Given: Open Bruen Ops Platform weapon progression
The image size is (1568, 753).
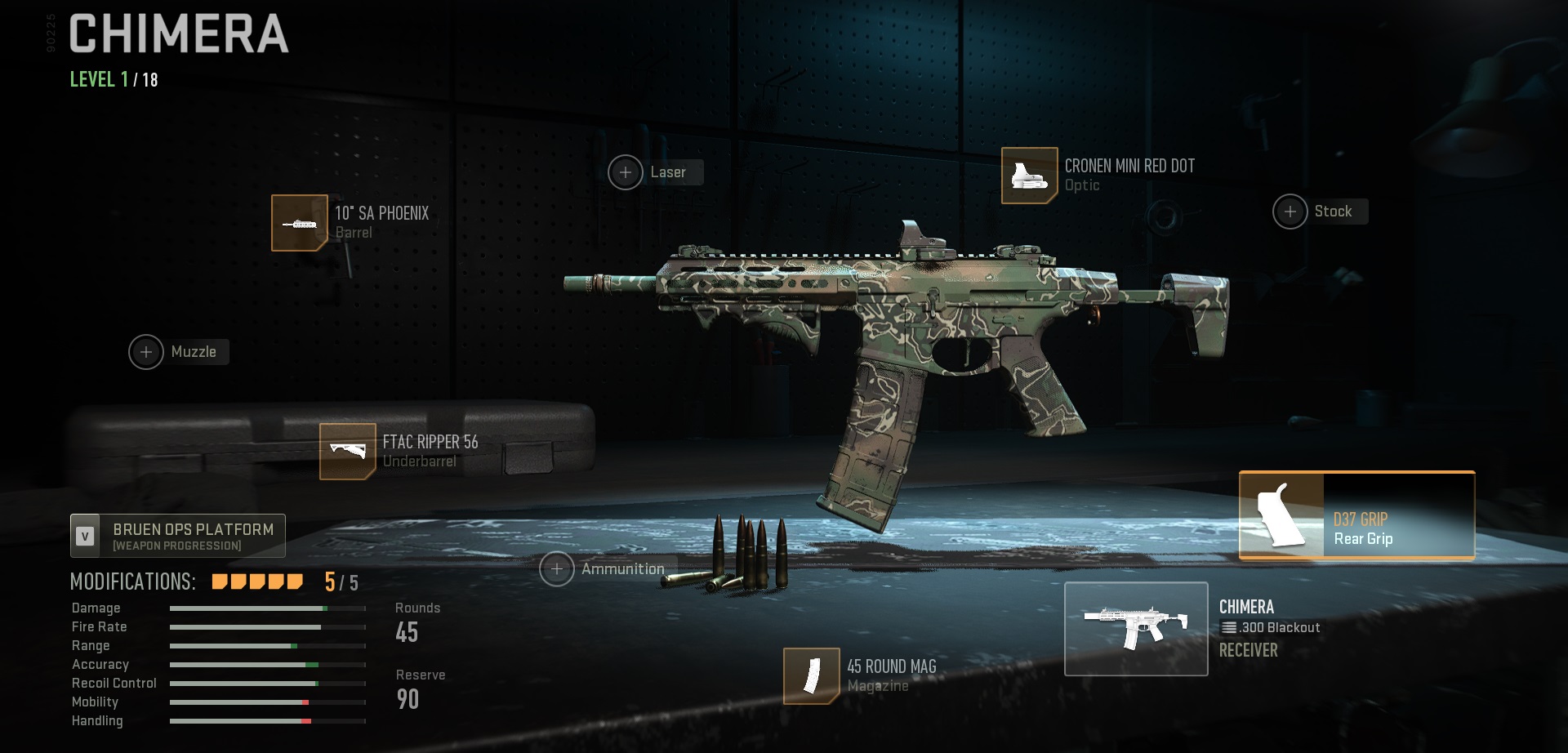Looking at the screenshot, I should point(178,536).
